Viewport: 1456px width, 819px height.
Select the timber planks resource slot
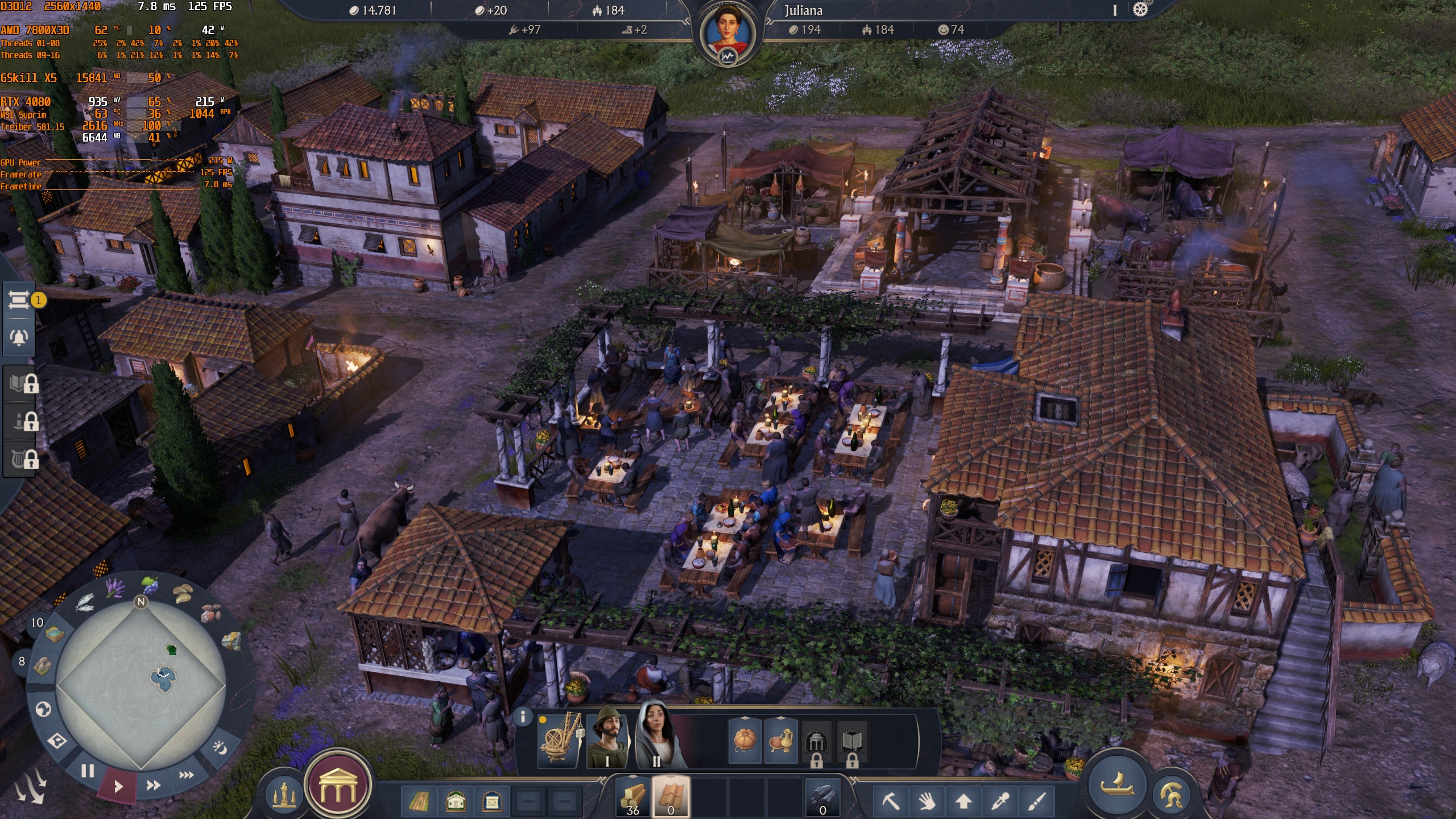coord(633,796)
